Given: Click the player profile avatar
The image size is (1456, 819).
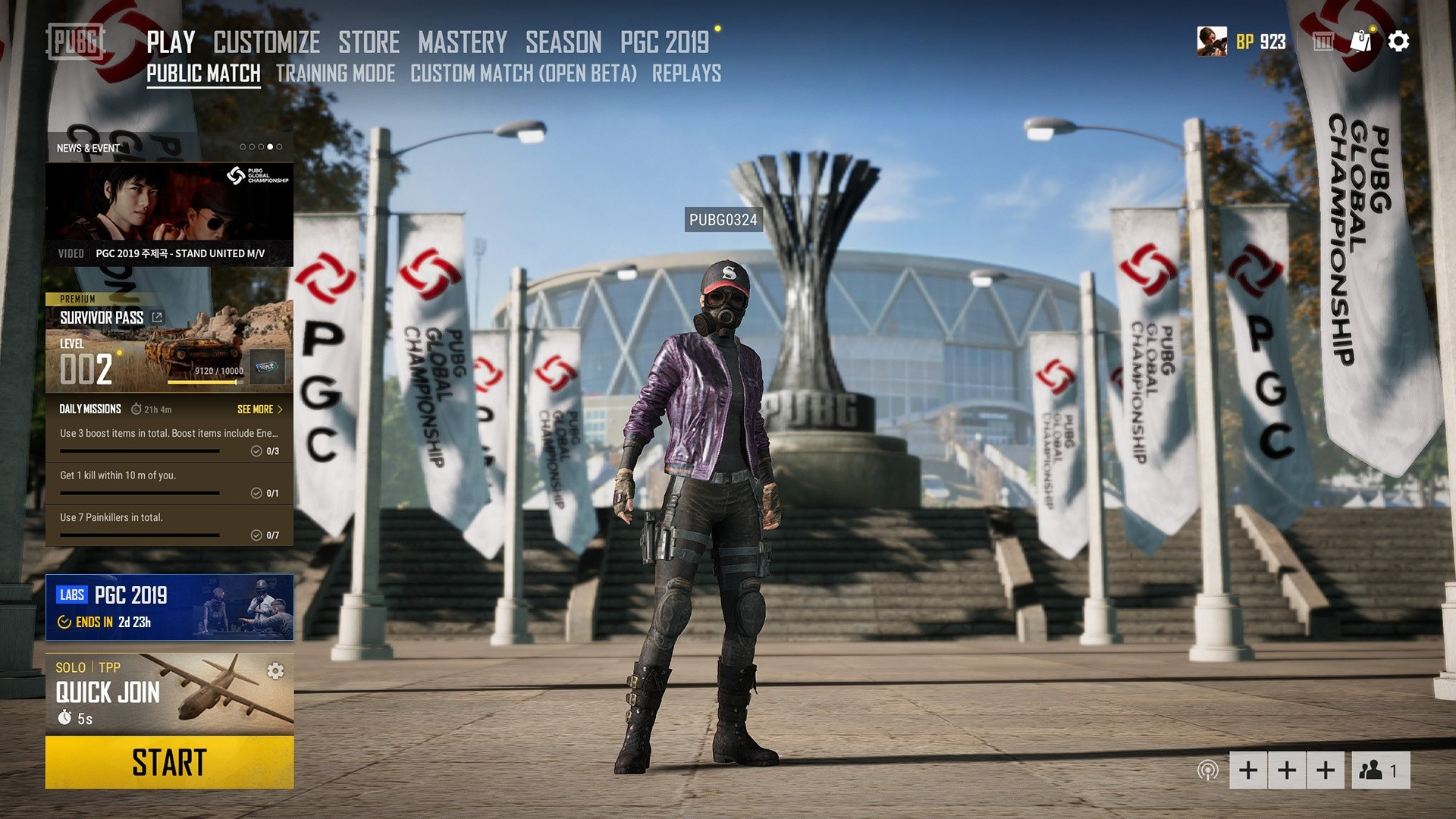Looking at the screenshot, I should (x=1212, y=41).
